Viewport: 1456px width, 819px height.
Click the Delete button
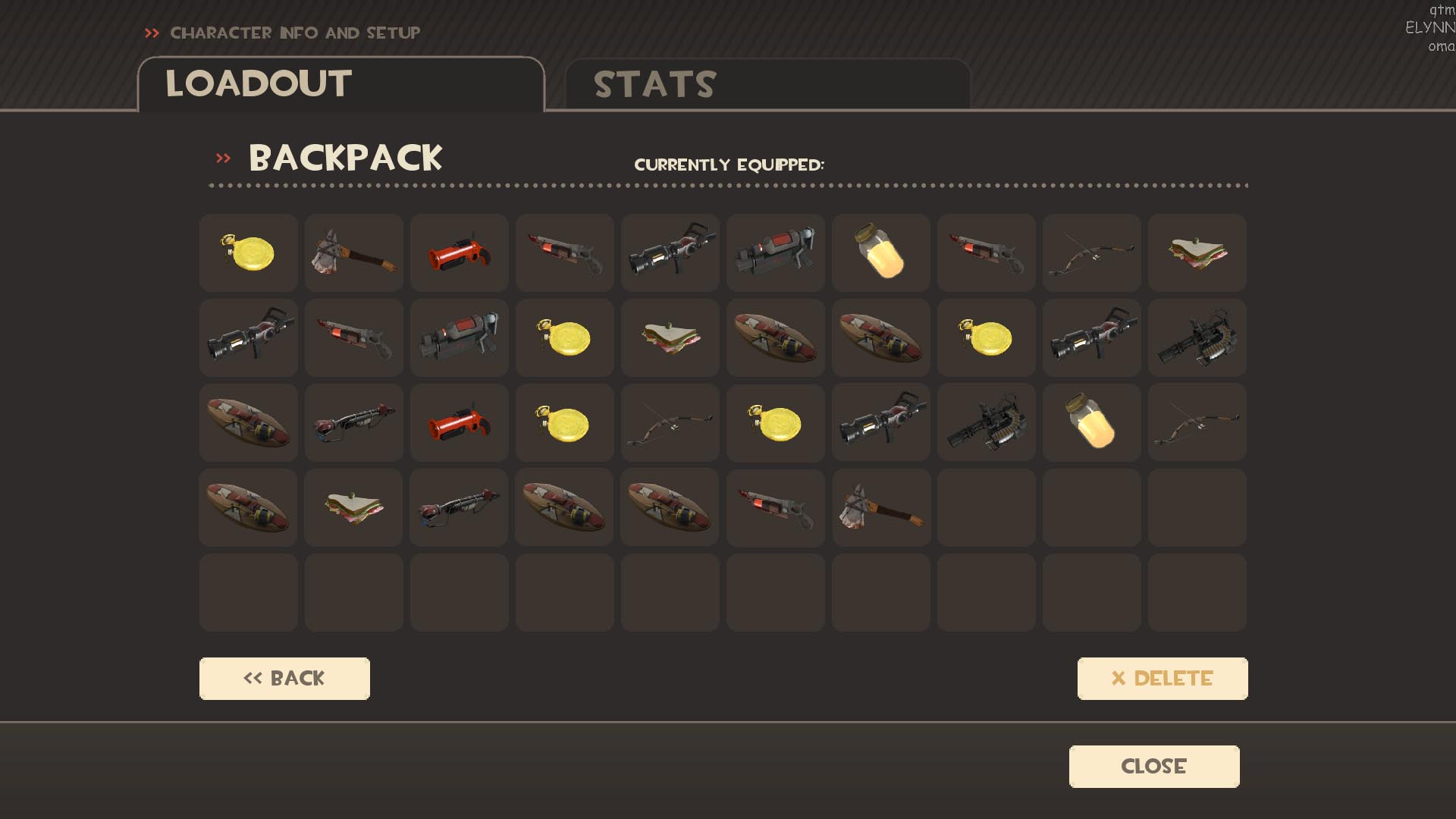[x=1162, y=679]
